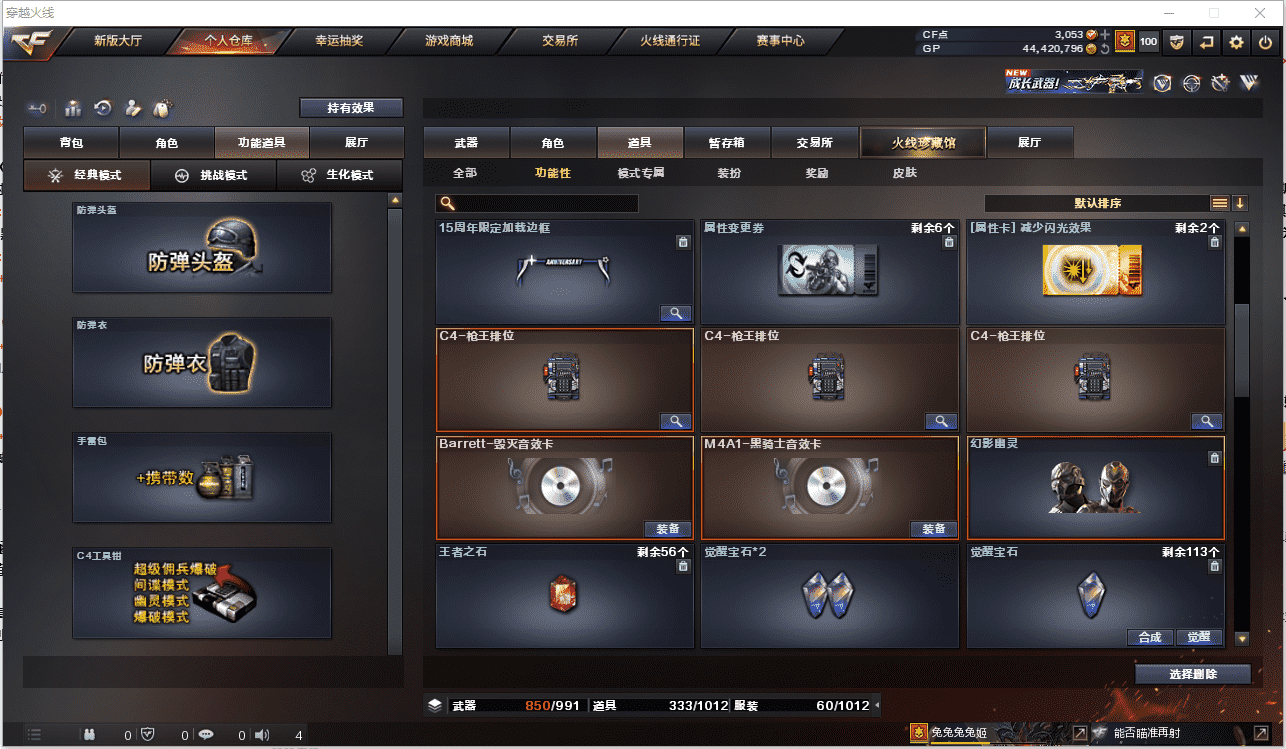1286x749 pixels.
Task: Equip the Barrett-毁灭音效卡 with 装备
Action: [x=667, y=529]
